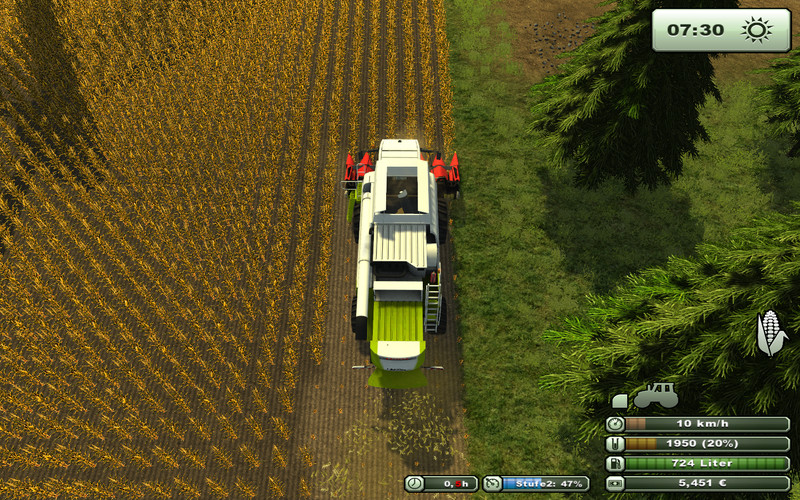Screen dimensions: 800x500
Task: Click the money icon beside the euro balance
Action: click(615, 483)
